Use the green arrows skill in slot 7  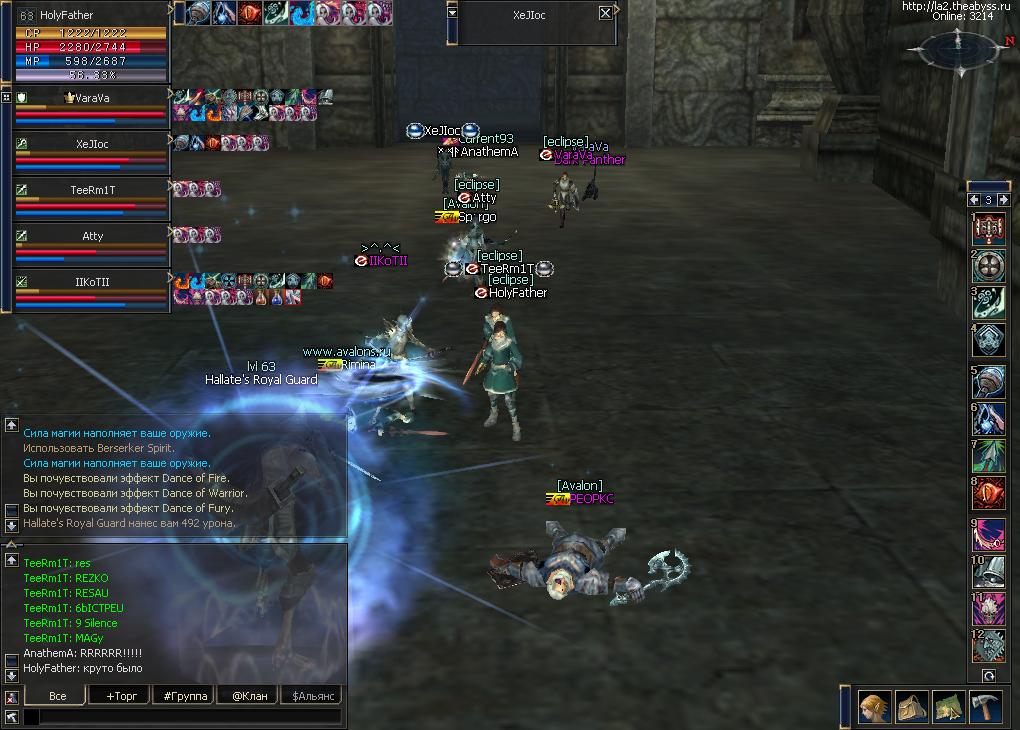click(989, 456)
